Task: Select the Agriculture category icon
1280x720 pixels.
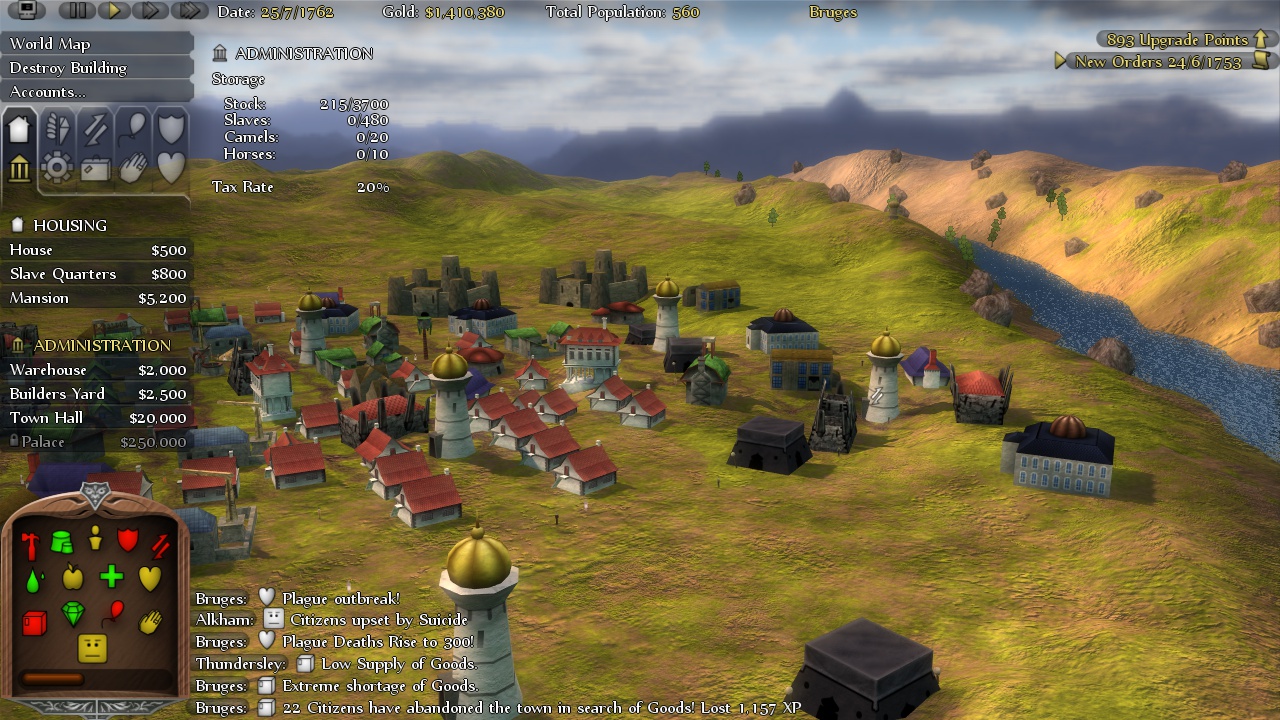Action: (x=58, y=128)
